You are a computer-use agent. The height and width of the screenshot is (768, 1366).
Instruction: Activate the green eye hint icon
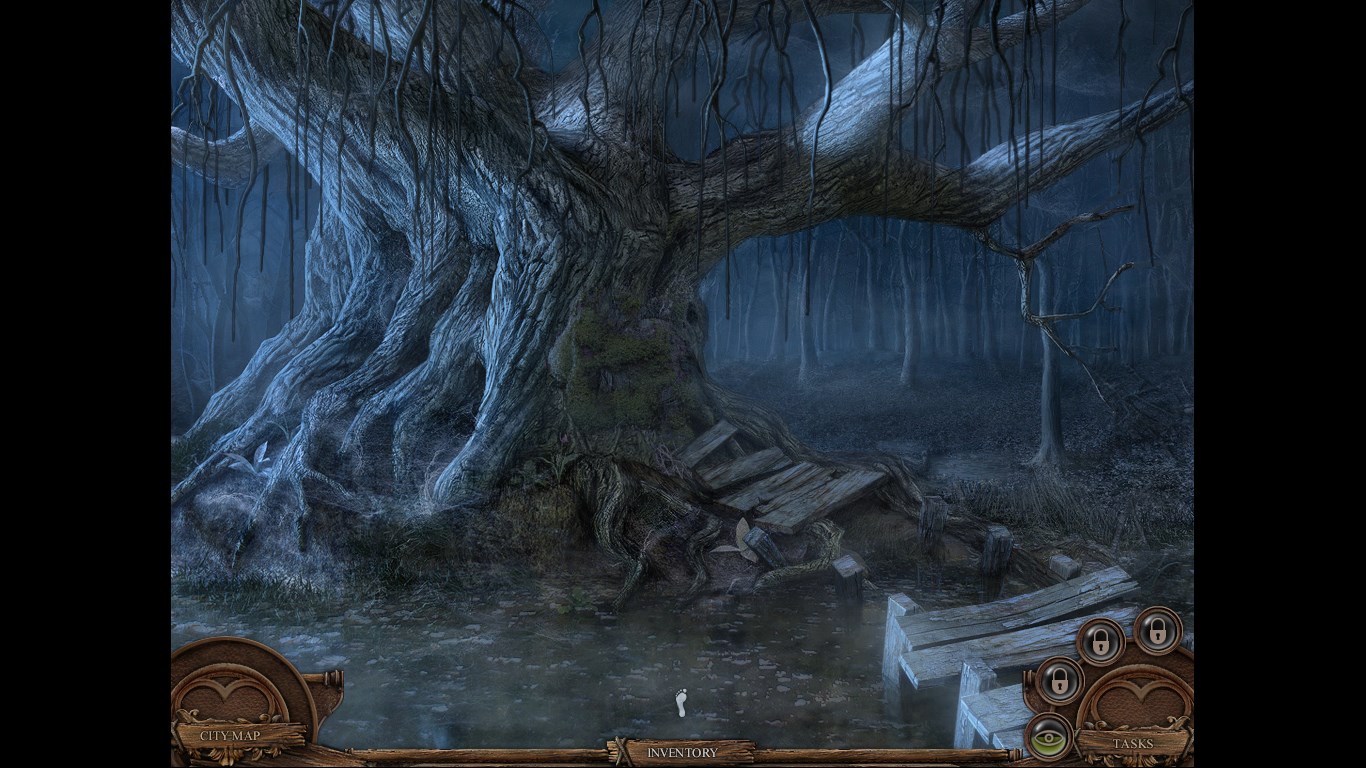(x=1049, y=738)
